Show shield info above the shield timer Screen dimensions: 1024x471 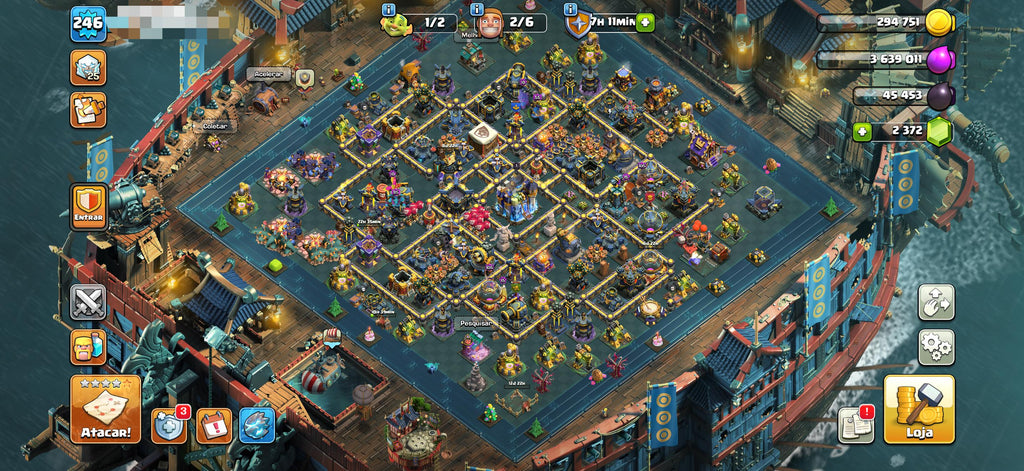[x=571, y=9]
